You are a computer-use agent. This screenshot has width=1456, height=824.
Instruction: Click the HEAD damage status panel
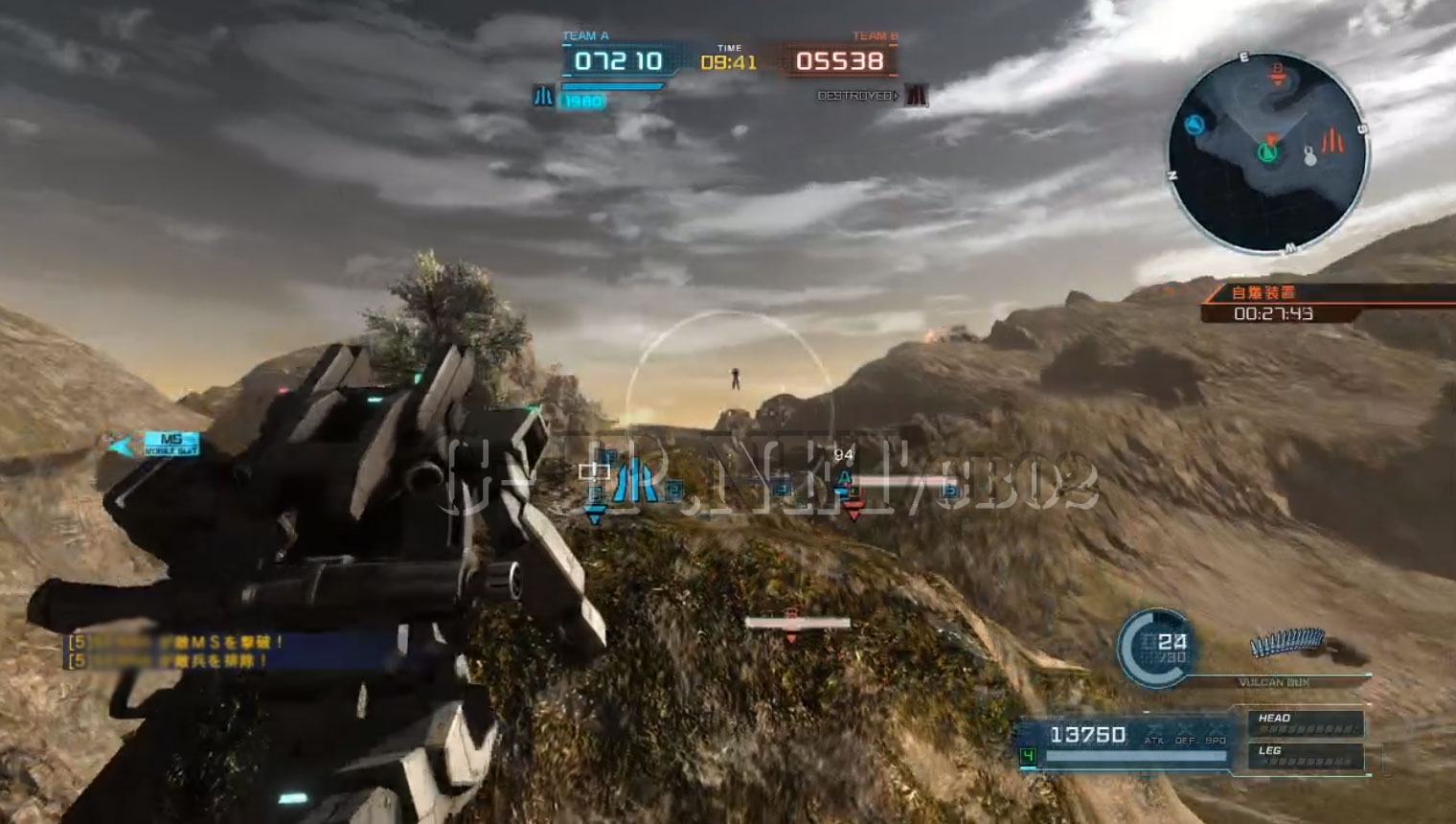pos(1304,722)
